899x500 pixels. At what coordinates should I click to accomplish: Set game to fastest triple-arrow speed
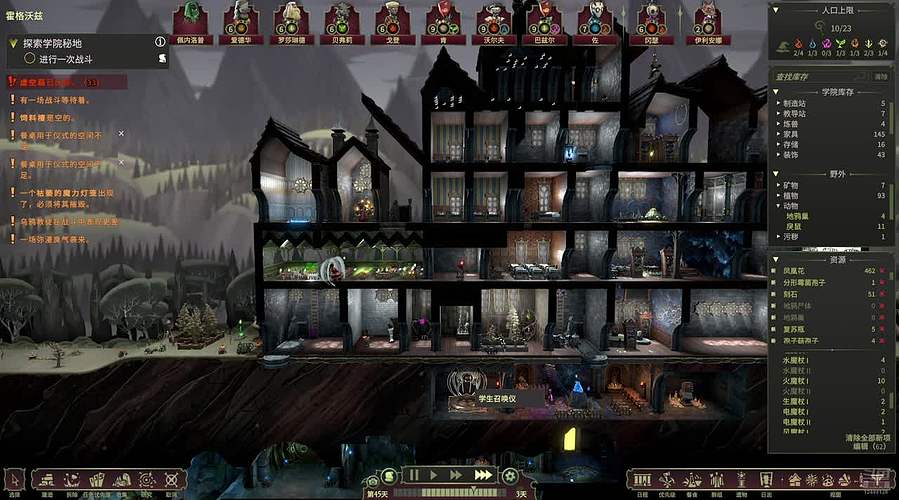pos(483,475)
